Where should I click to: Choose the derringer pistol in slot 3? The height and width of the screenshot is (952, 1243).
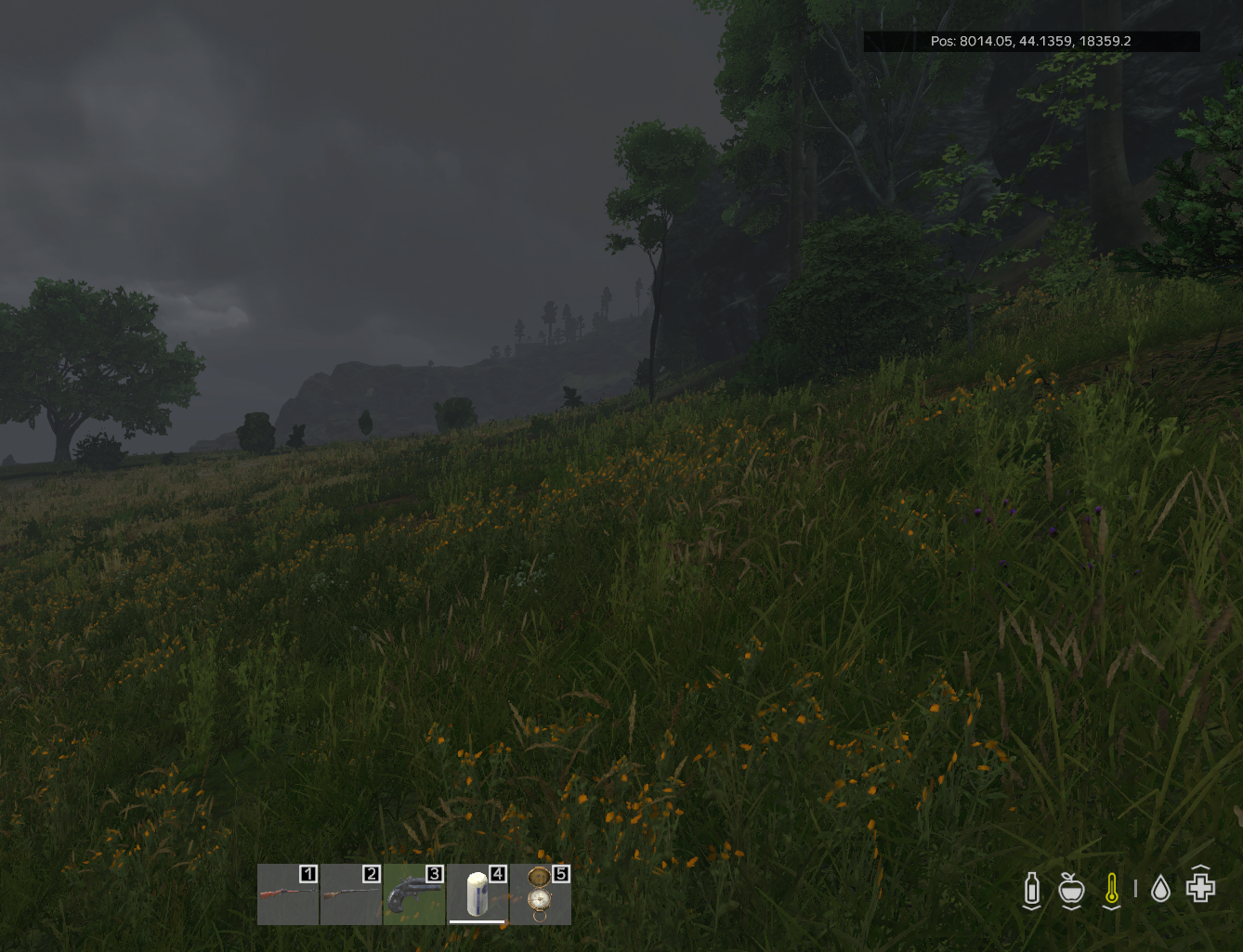point(413,894)
